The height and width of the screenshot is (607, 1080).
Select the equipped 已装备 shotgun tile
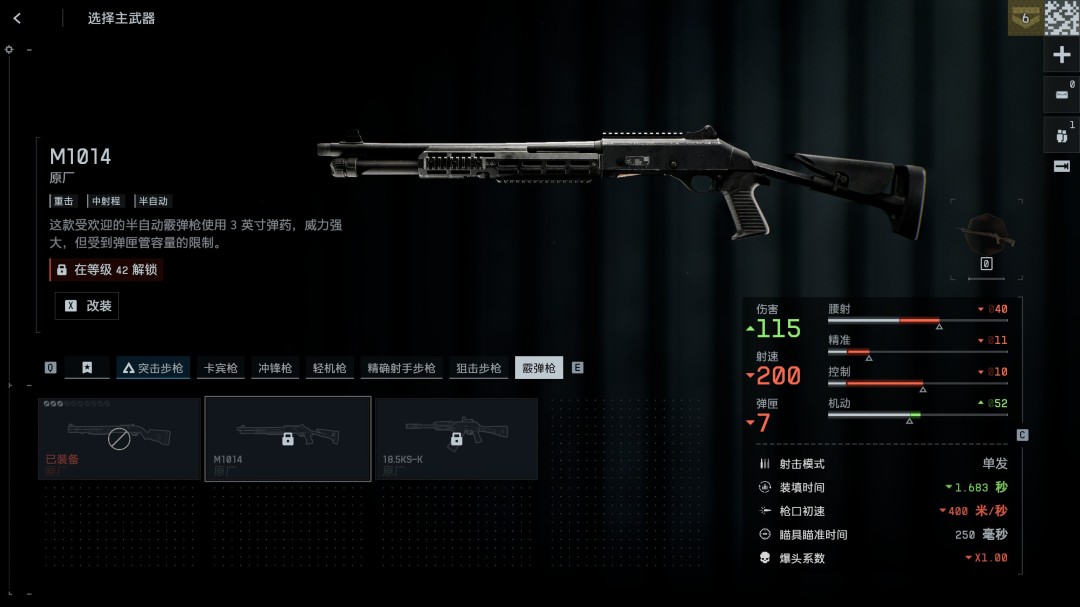point(119,439)
